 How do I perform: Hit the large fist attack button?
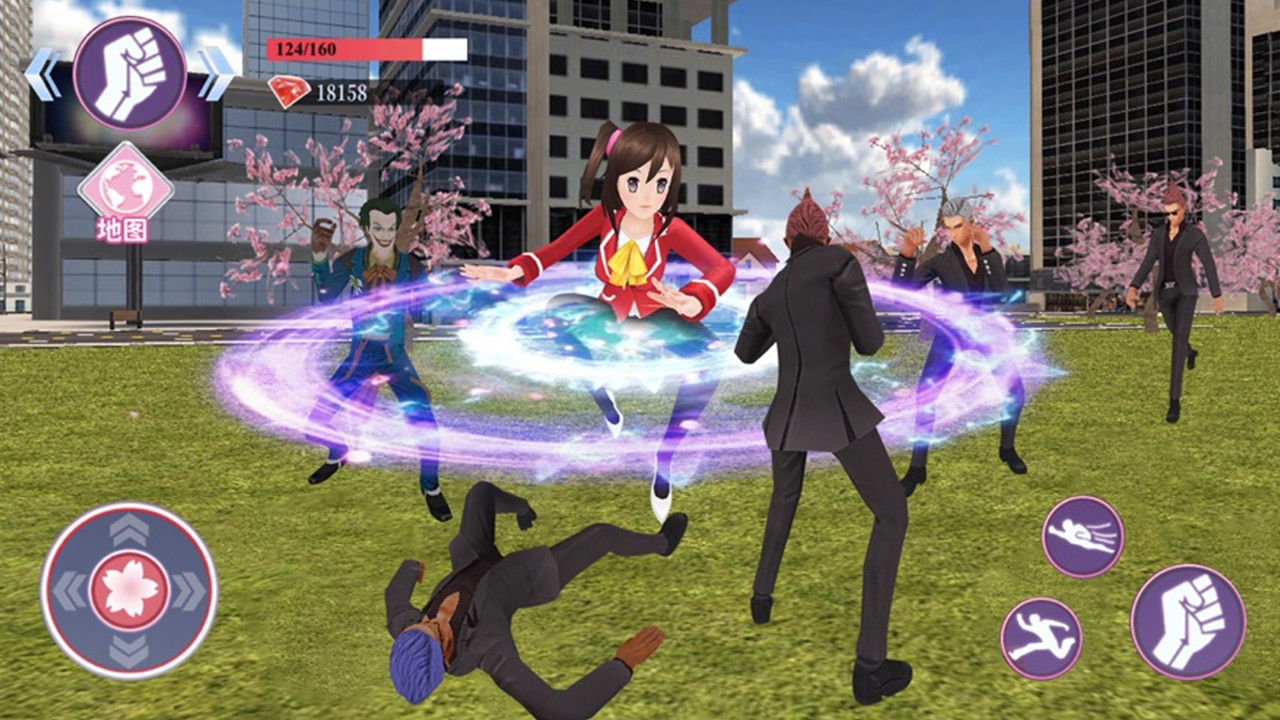1188,622
